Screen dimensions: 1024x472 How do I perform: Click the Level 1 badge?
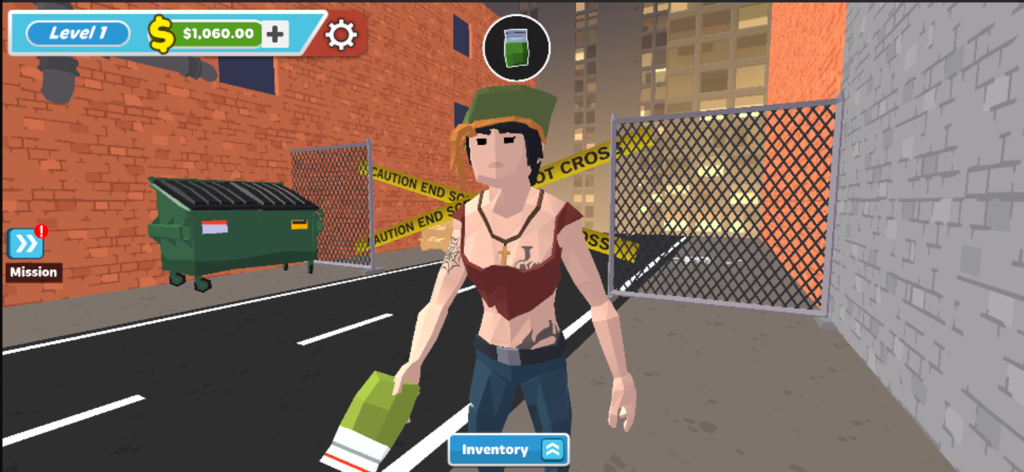click(x=78, y=33)
